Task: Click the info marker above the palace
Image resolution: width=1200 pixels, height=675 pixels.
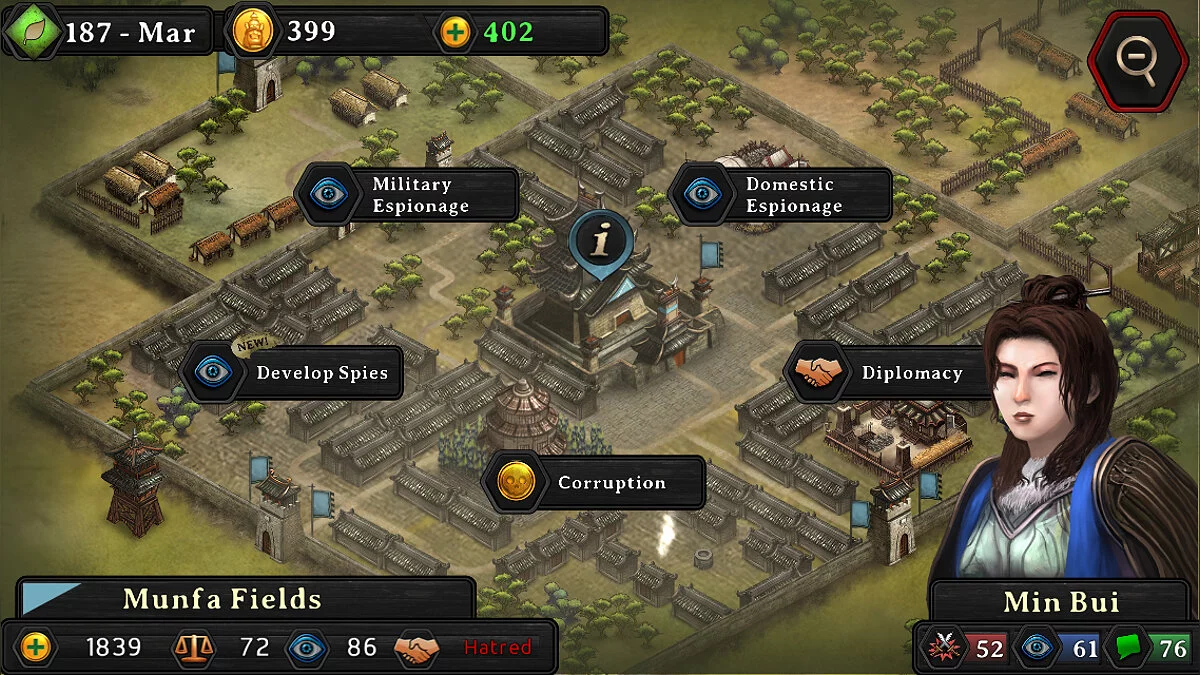Action: [602, 240]
